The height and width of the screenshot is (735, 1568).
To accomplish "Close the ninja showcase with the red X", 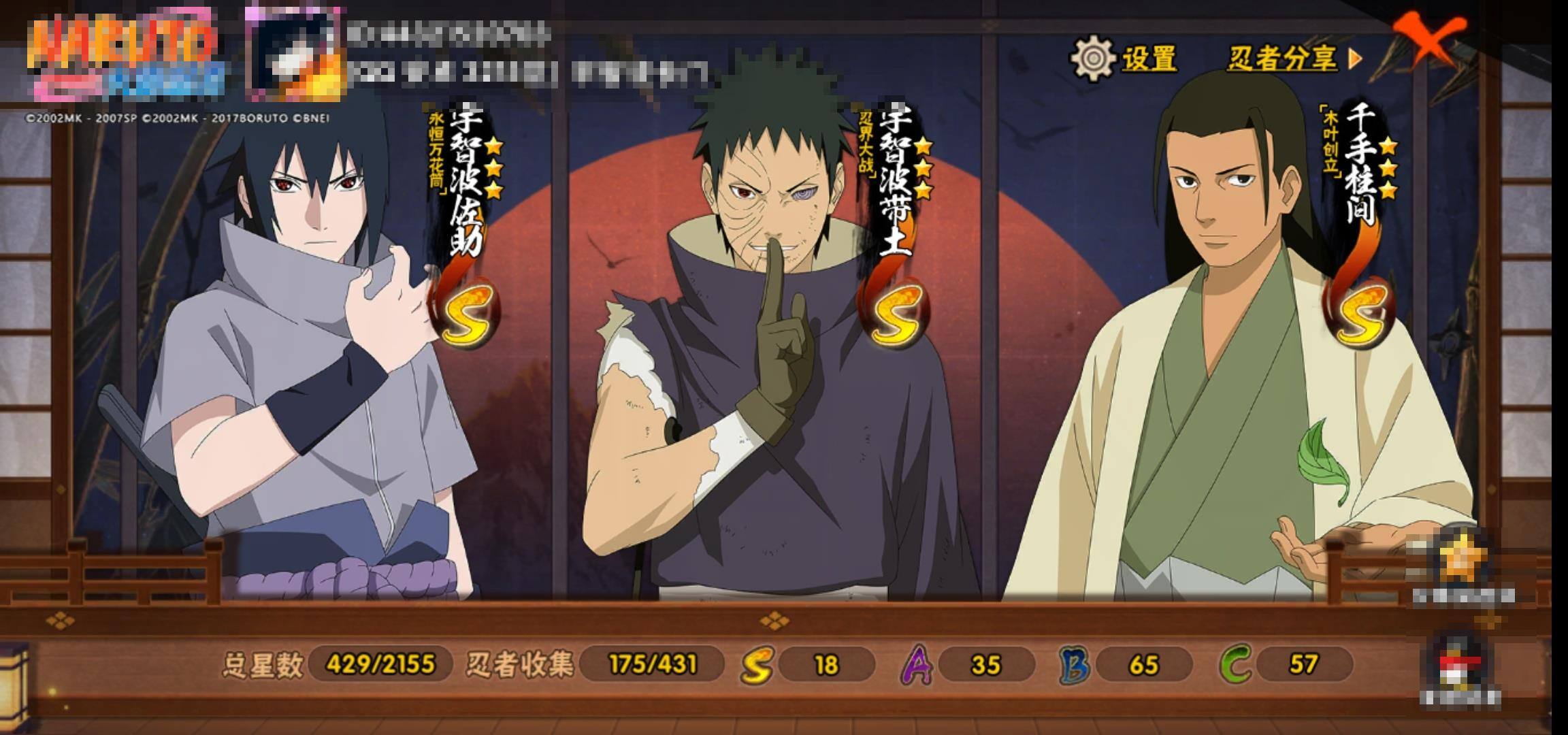I will [1428, 41].
